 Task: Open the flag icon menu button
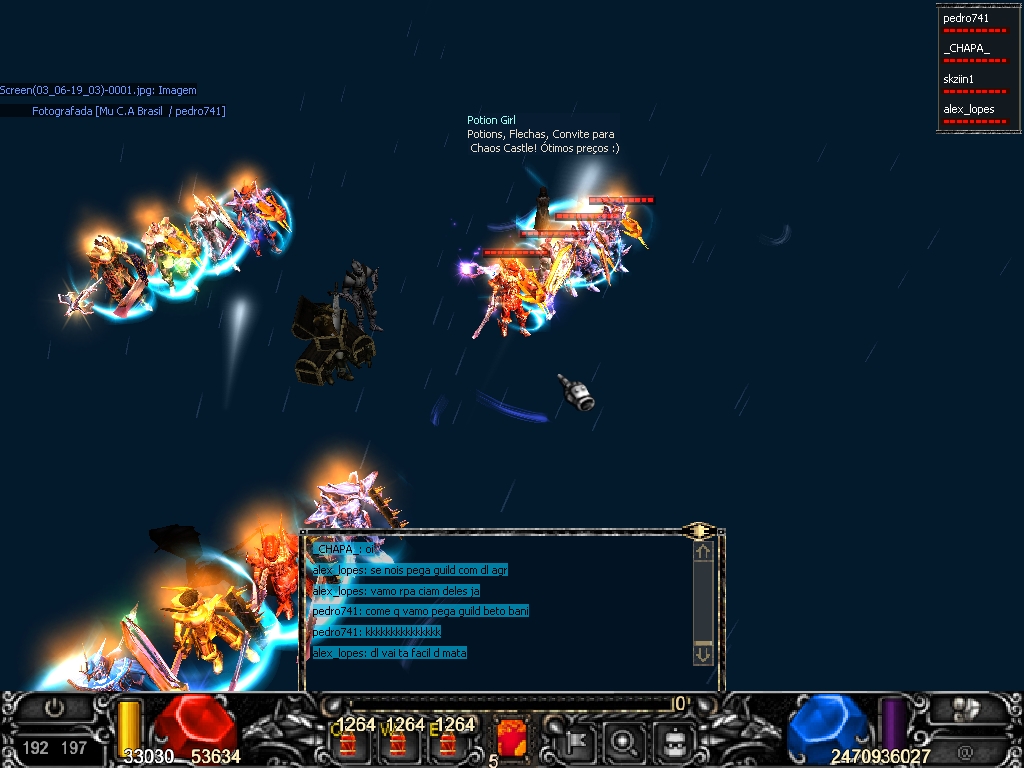[x=578, y=741]
